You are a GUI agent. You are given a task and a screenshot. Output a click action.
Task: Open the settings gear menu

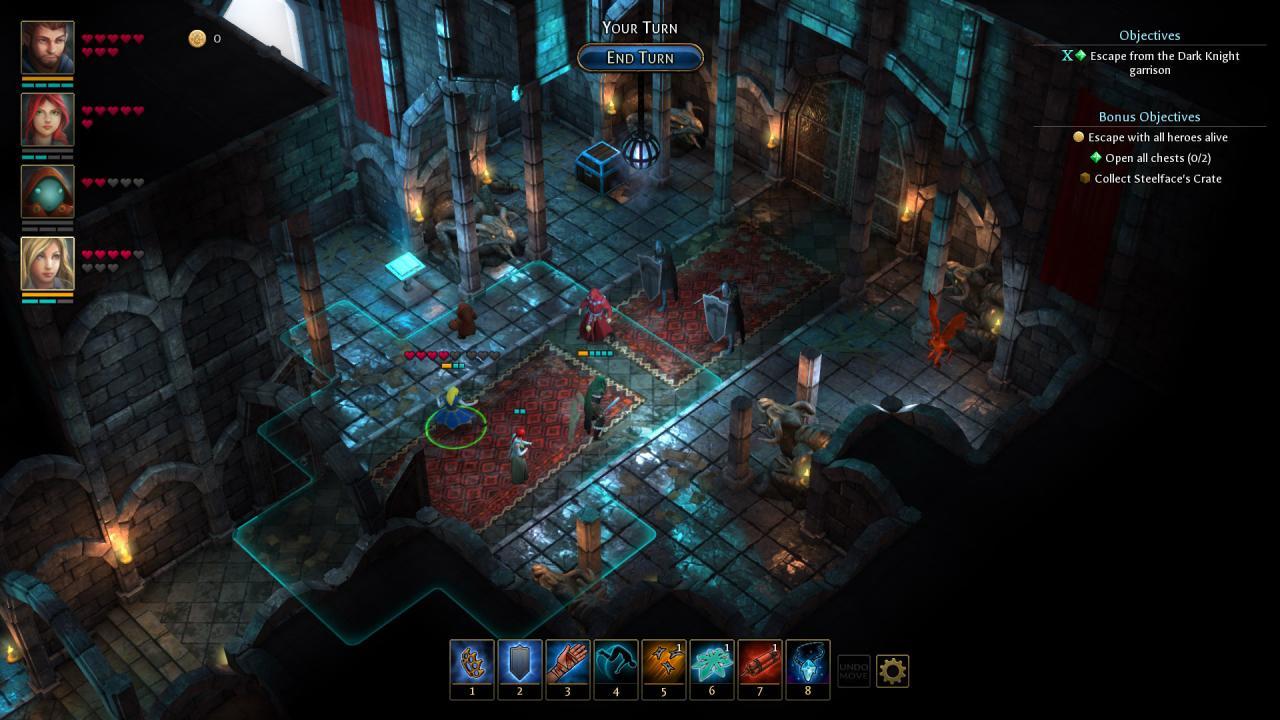pos(893,671)
